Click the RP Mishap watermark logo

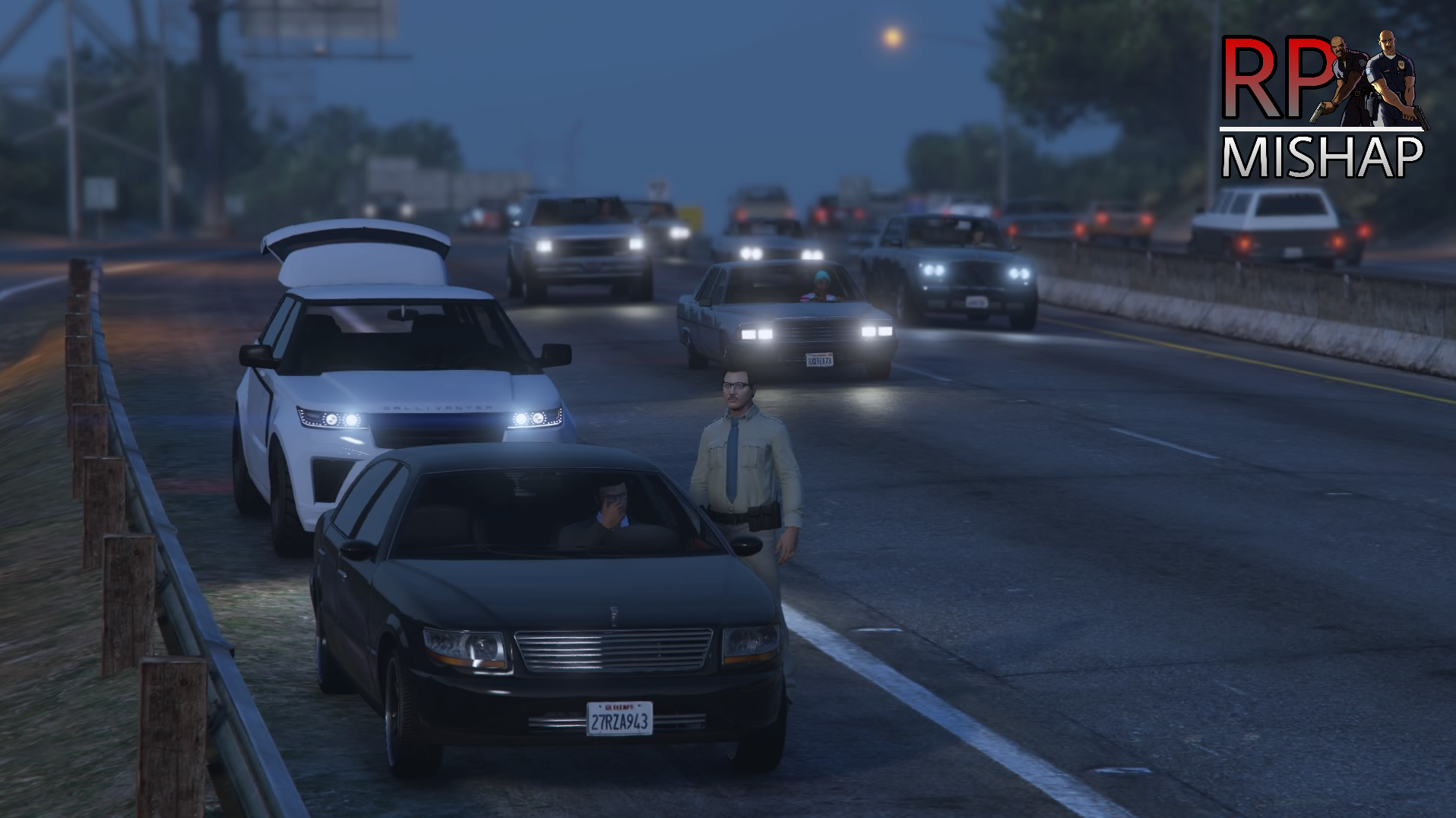click(1322, 105)
